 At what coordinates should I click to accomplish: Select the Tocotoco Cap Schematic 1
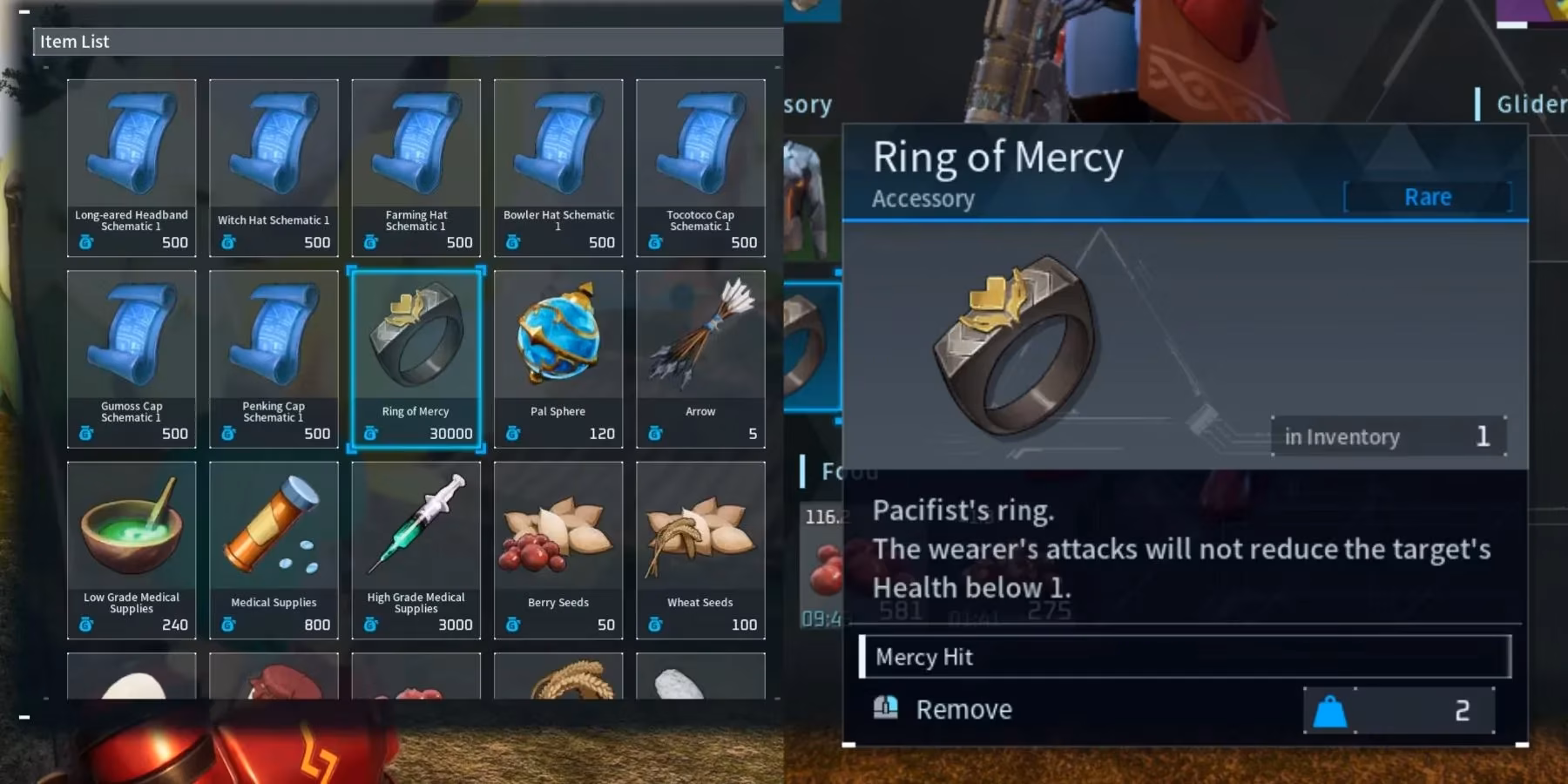[700, 167]
